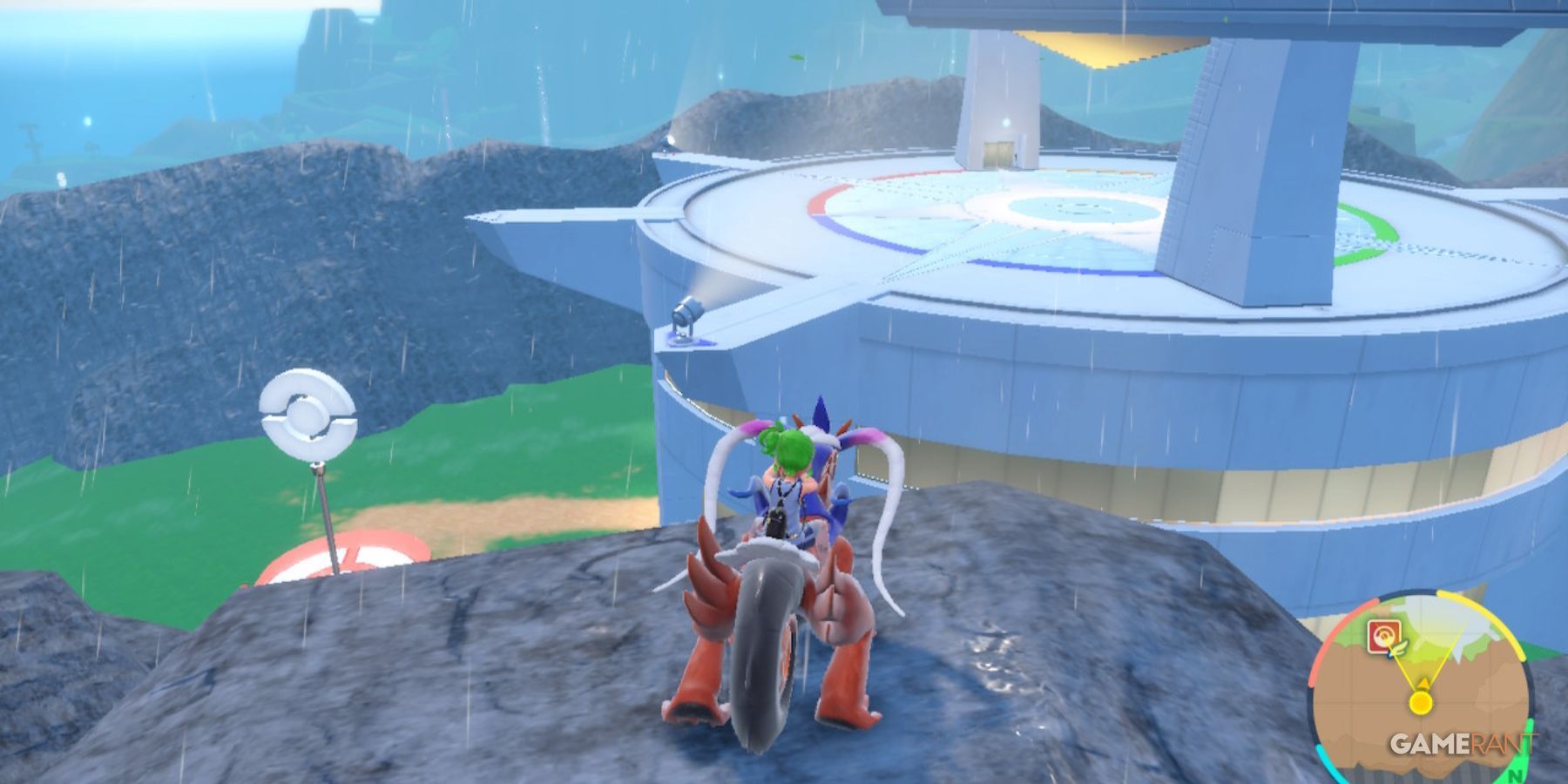
Task: Select the N compass letter on the minimap
Action: tap(1515, 774)
